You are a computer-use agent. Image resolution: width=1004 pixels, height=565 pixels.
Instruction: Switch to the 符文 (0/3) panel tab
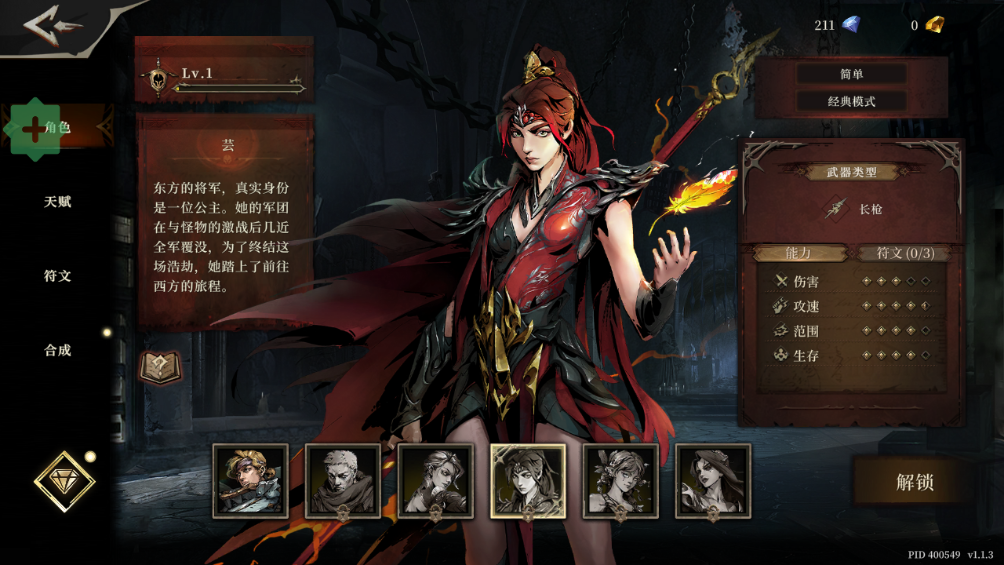pos(905,253)
